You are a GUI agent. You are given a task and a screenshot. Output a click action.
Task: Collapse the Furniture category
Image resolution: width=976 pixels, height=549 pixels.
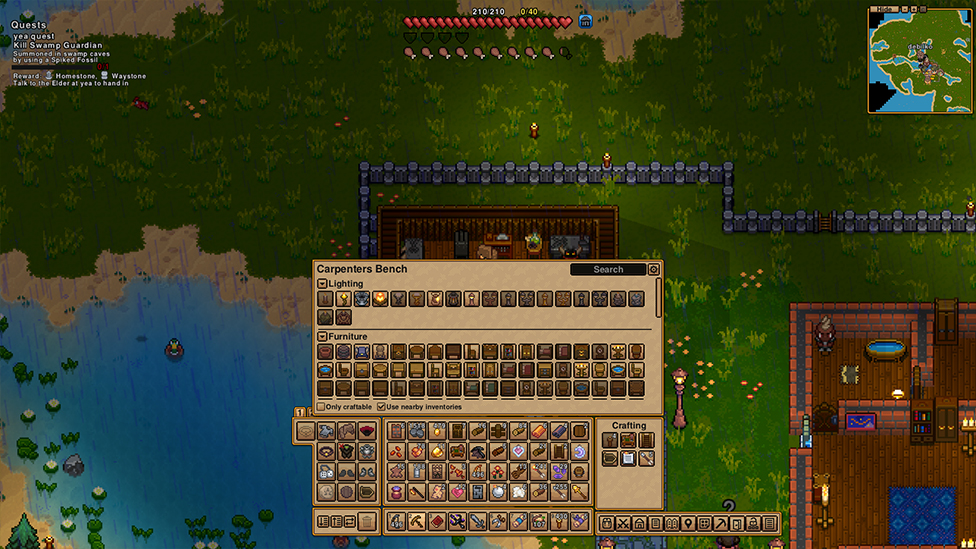tap(322, 337)
